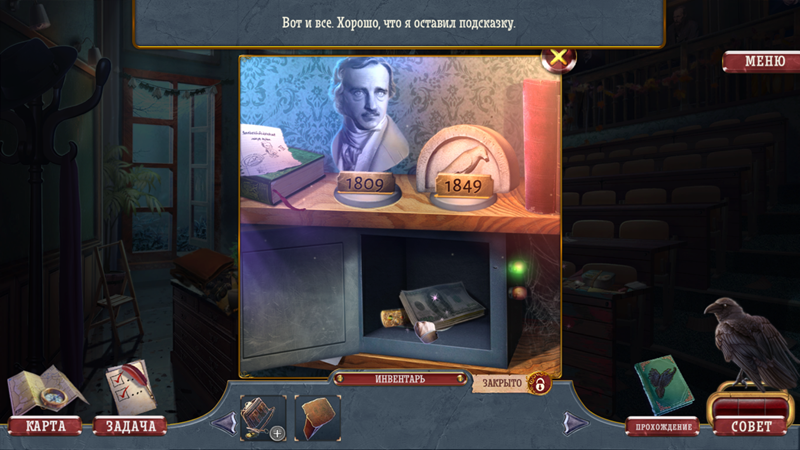The image size is (800, 450).
Task: Toggle the inventory lock labeled ЗАКРЫТО
Action: 540,383
